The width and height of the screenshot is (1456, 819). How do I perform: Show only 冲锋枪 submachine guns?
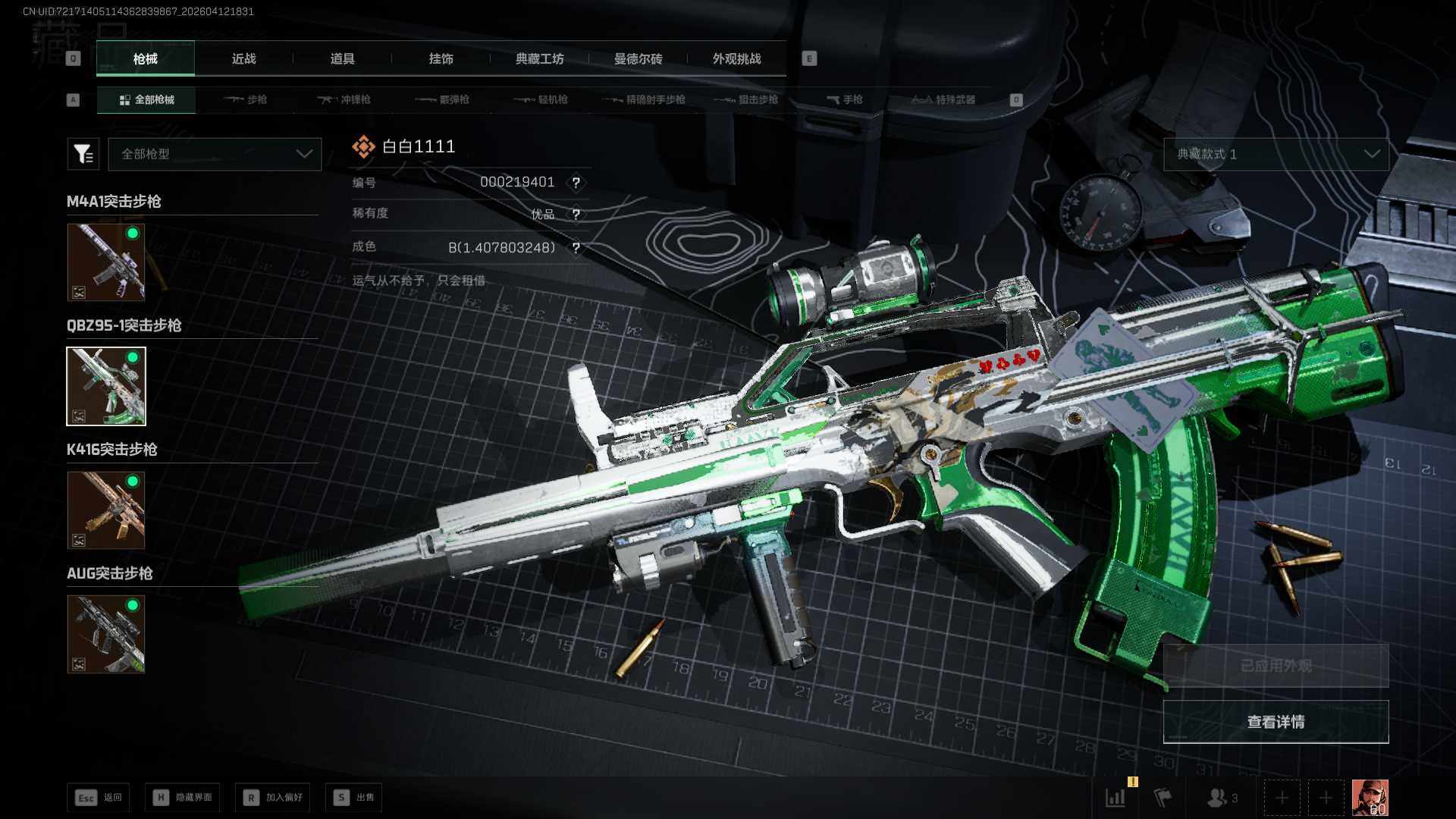(x=344, y=99)
